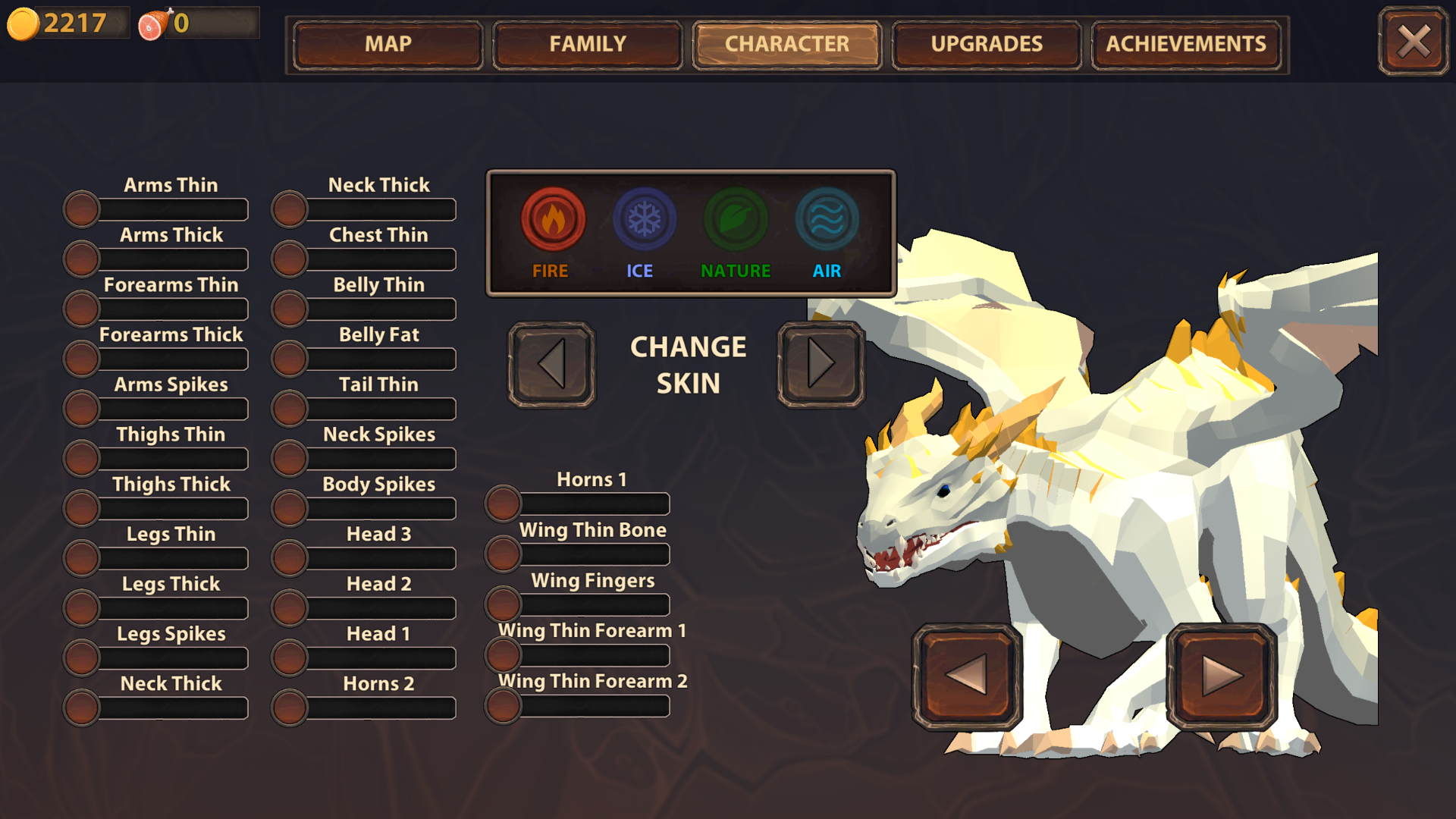The image size is (1456, 819).
Task: Click the Belly Fat slider
Action: pos(290,359)
